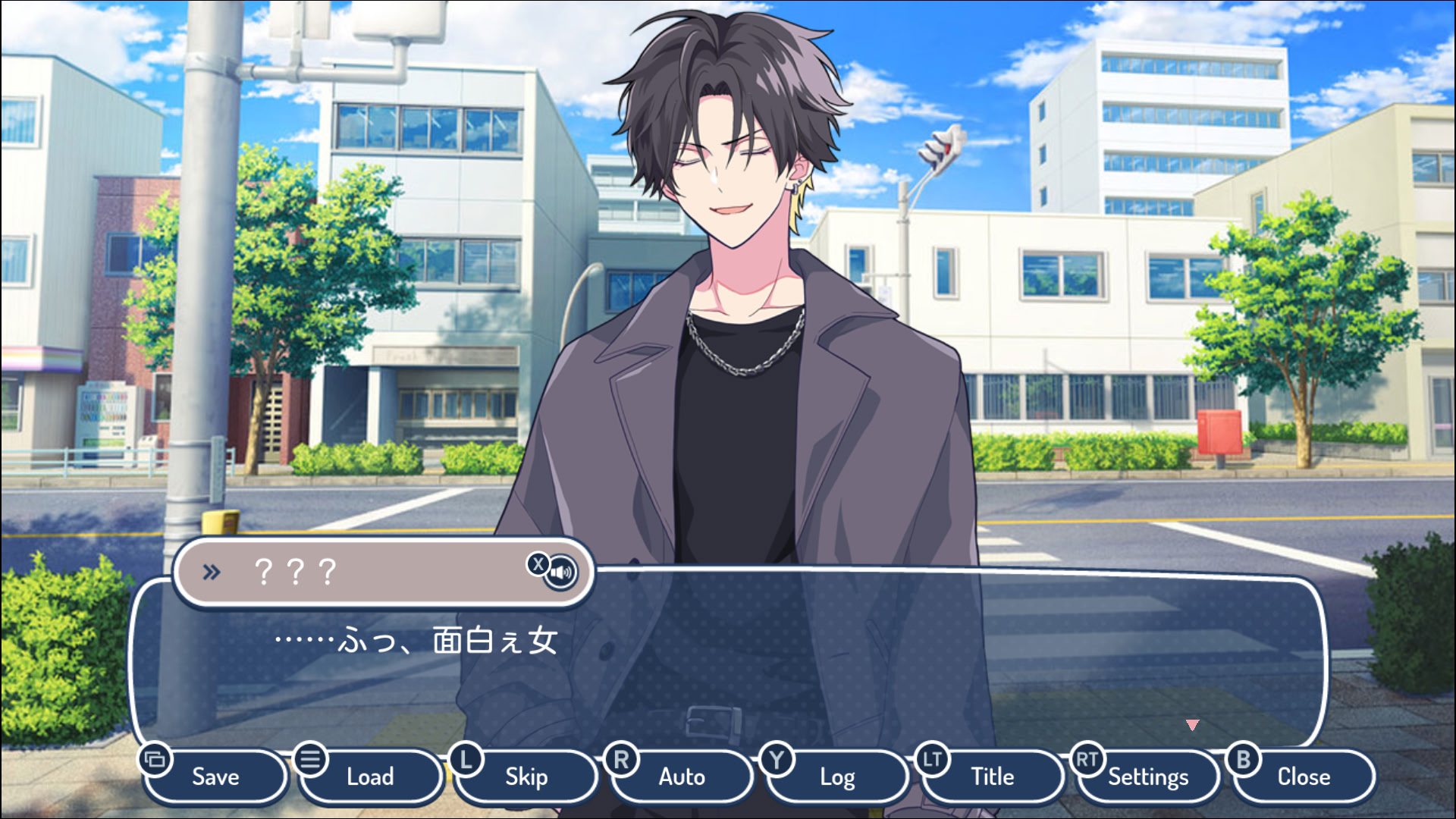Open the Load menu
The image size is (1456, 819).
click(370, 777)
